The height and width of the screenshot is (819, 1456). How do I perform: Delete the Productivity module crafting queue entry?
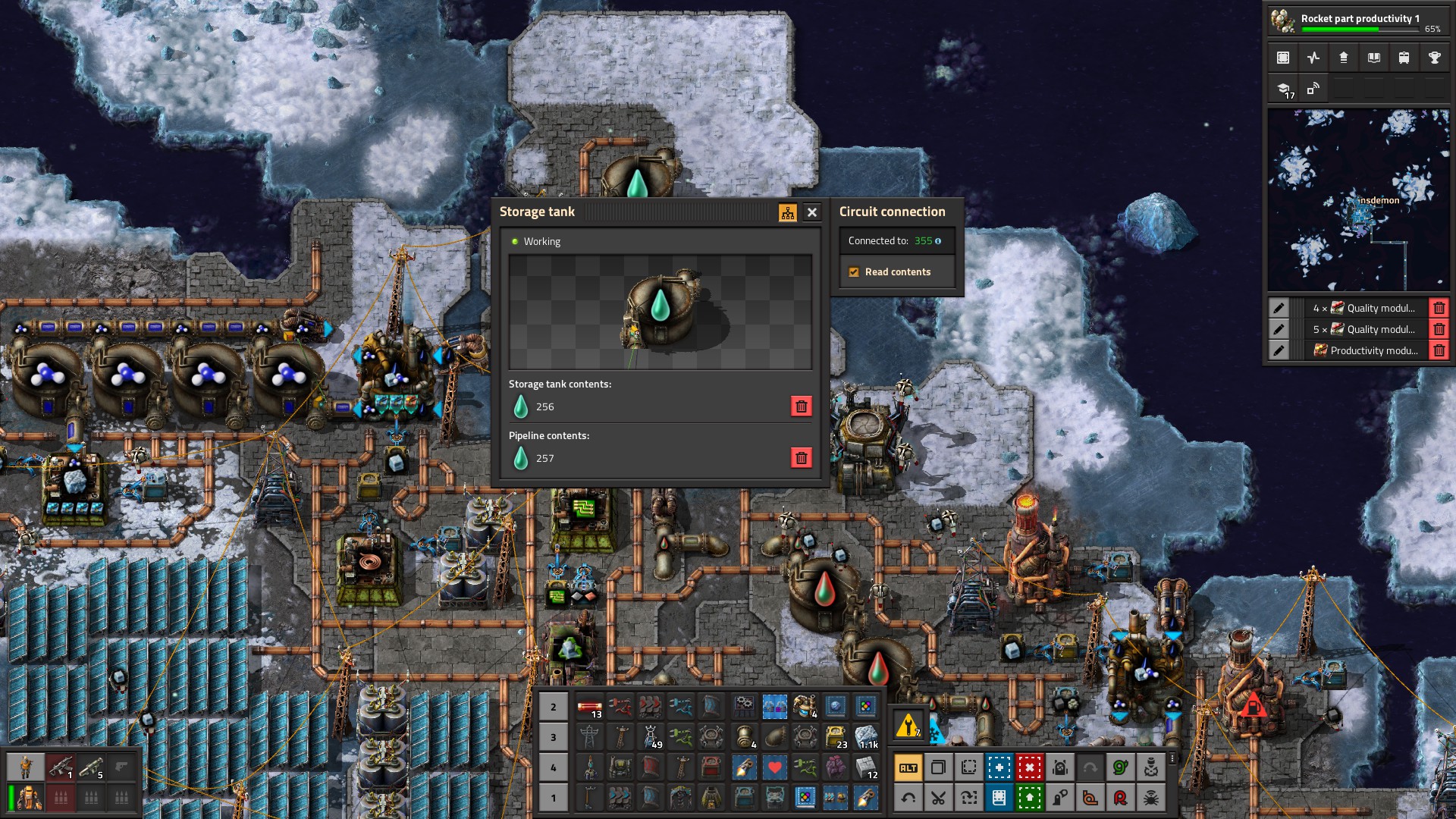[1439, 350]
